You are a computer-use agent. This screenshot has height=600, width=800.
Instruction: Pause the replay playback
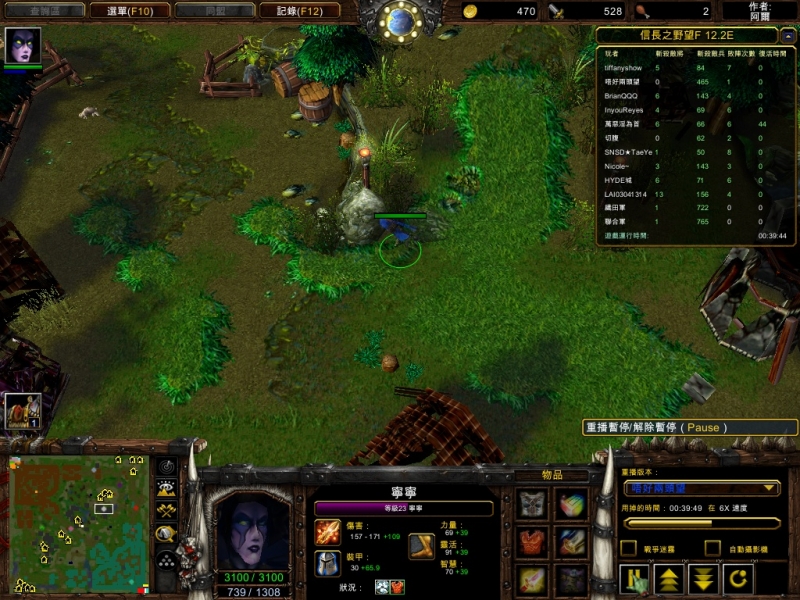(x=632, y=579)
